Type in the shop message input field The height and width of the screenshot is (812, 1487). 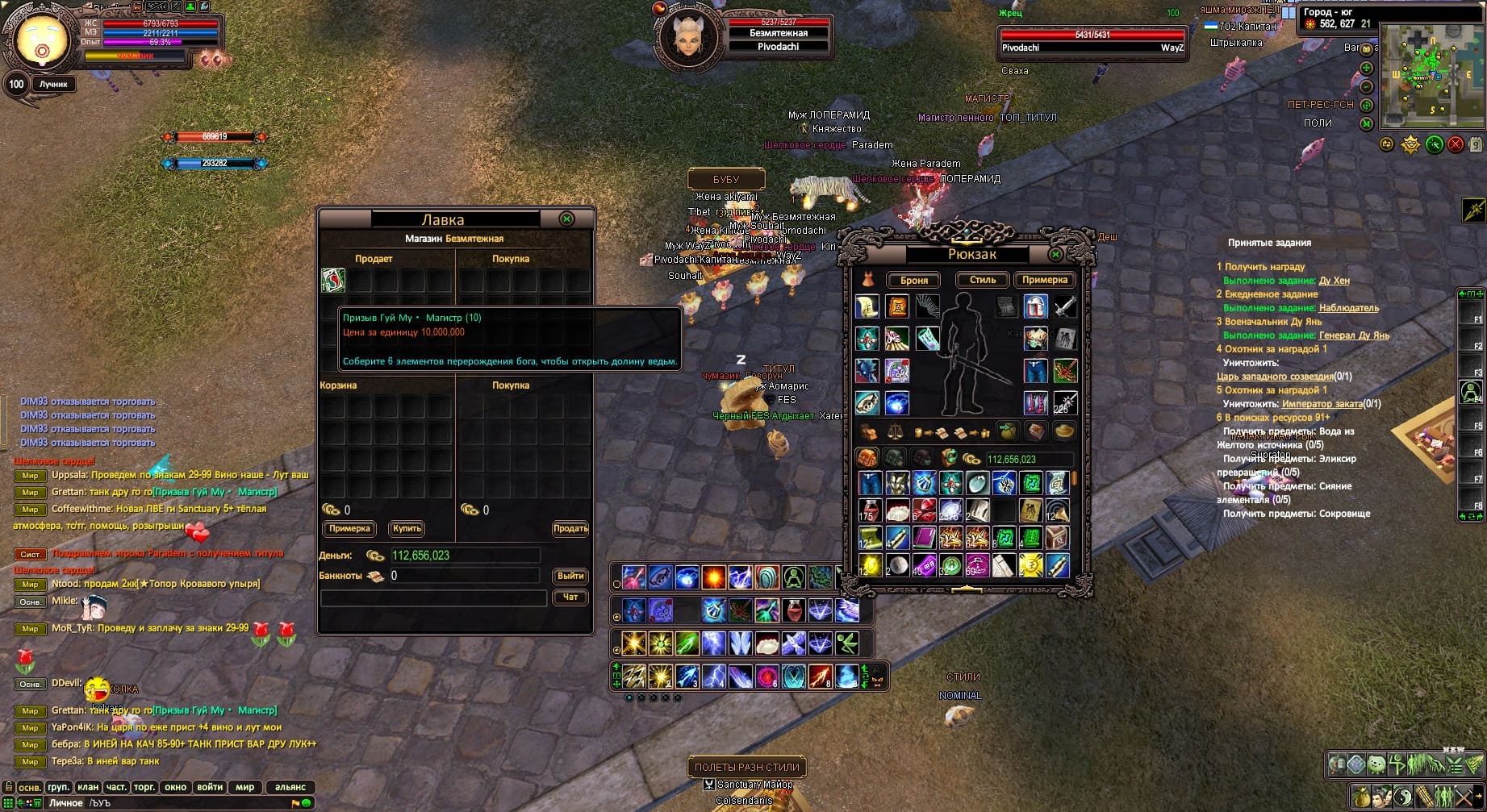433,598
